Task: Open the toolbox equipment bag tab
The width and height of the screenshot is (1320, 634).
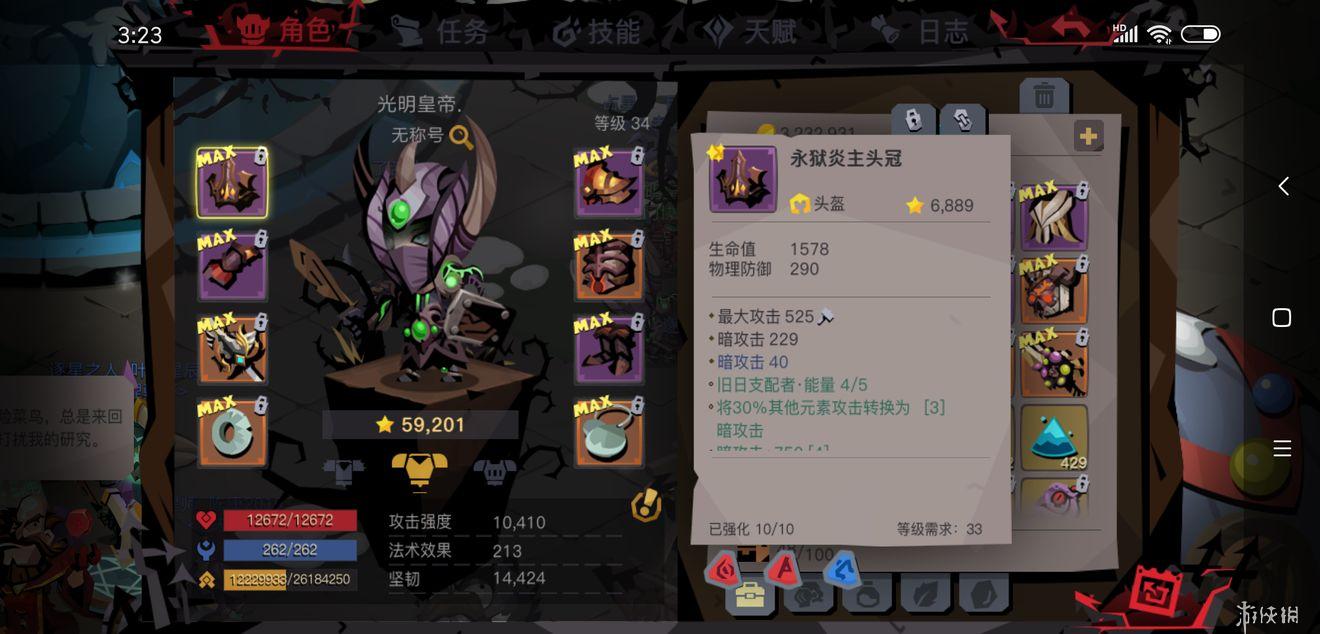Action: pos(750,595)
